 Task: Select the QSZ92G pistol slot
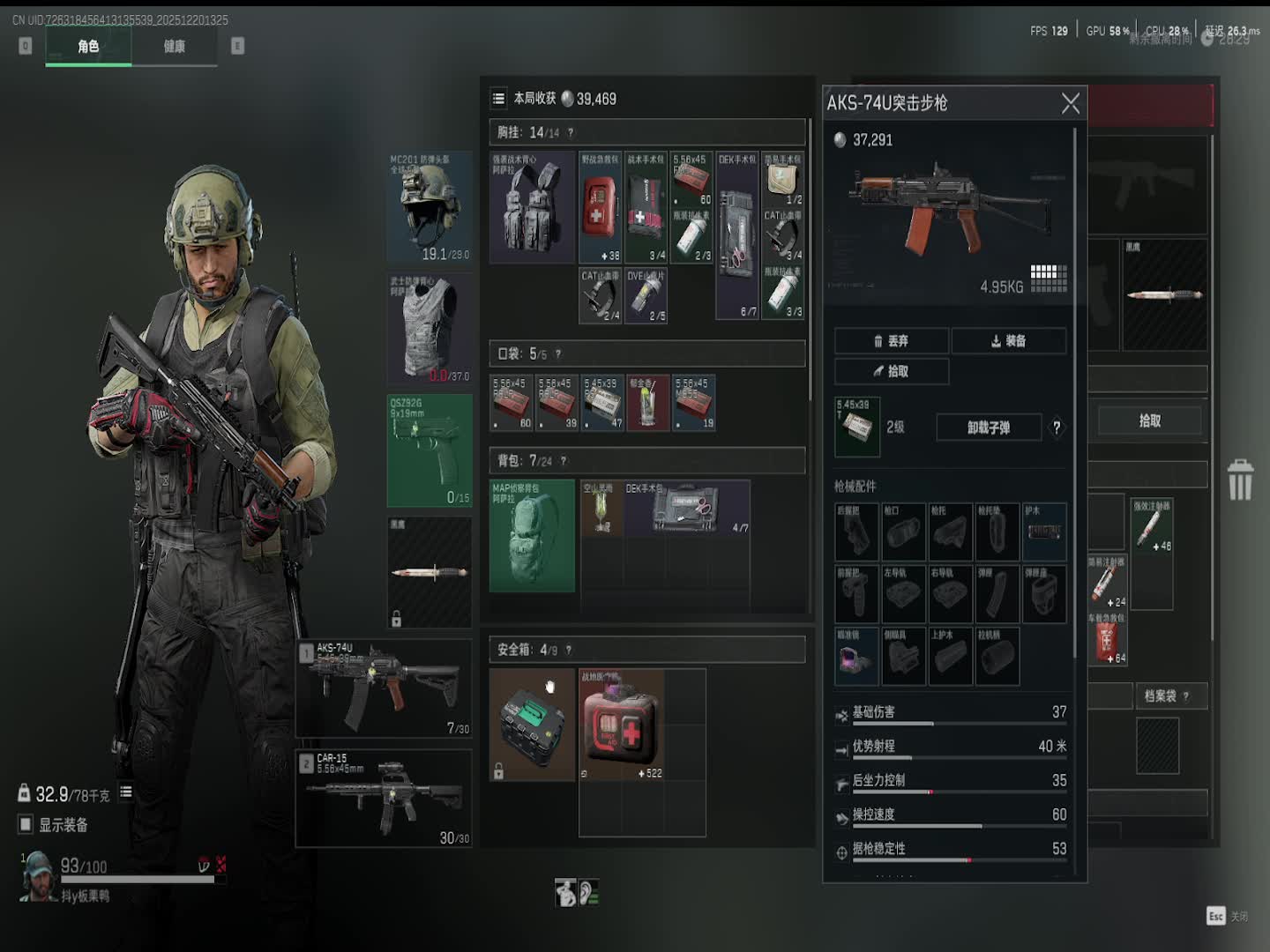pyautogui.click(x=430, y=450)
